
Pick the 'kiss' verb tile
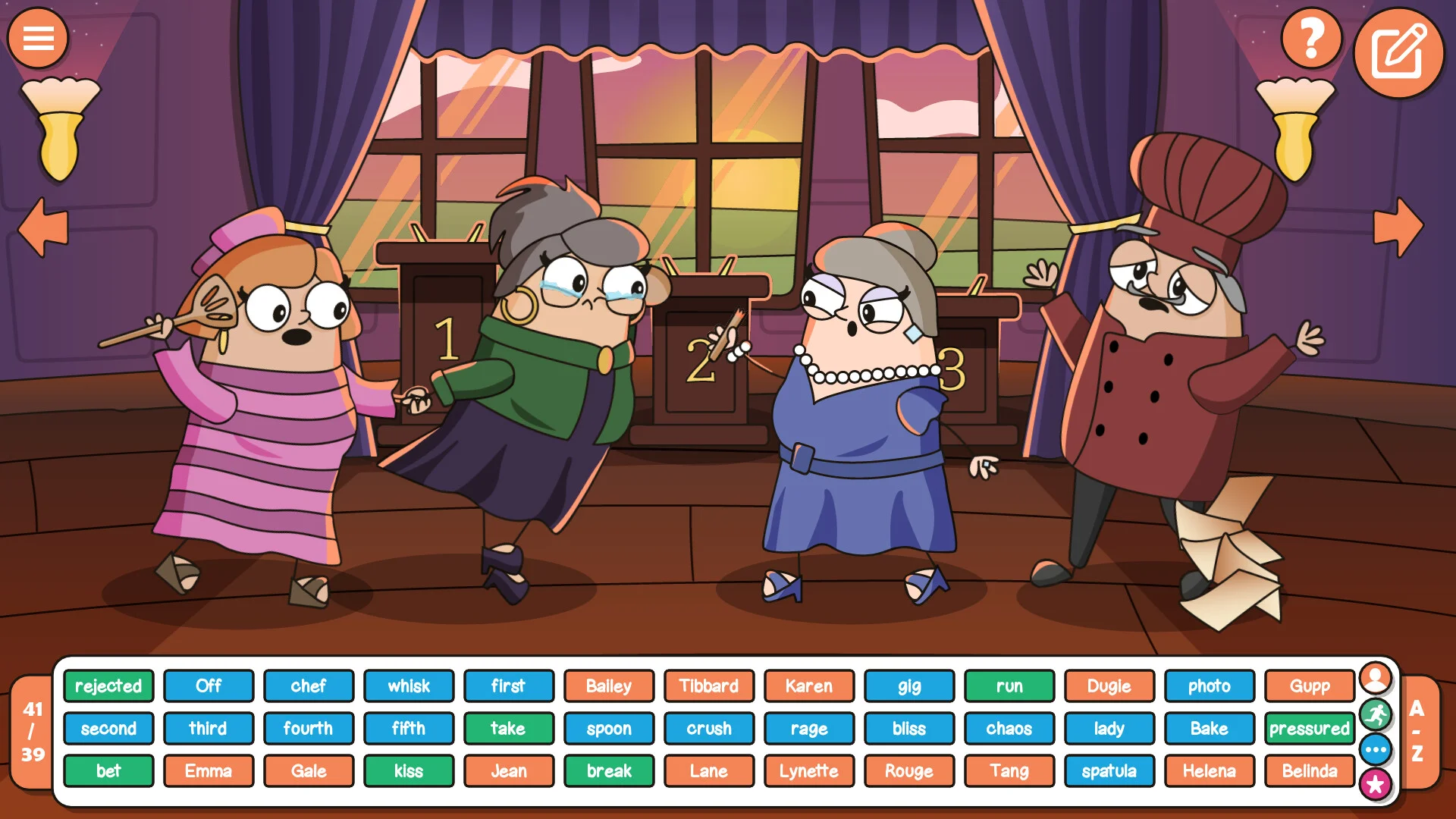coord(409,770)
